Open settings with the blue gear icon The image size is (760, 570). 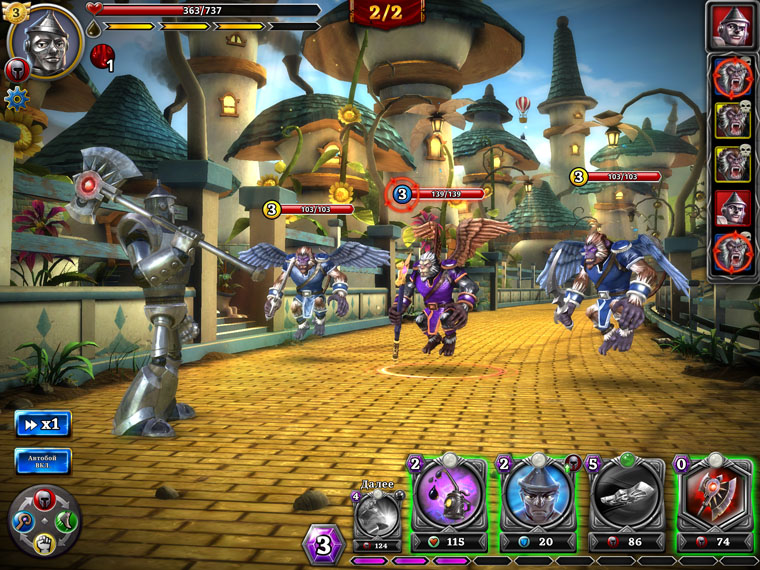(x=16, y=98)
